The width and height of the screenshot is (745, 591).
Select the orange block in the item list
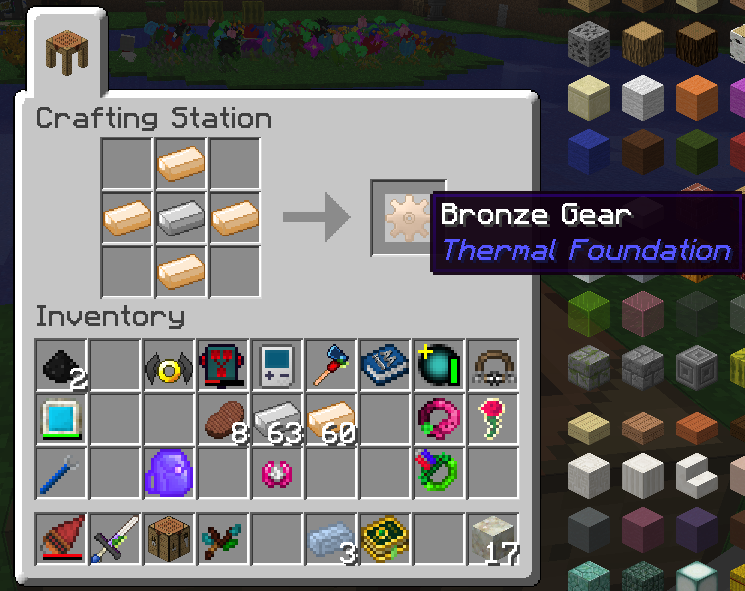pos(697,97)
